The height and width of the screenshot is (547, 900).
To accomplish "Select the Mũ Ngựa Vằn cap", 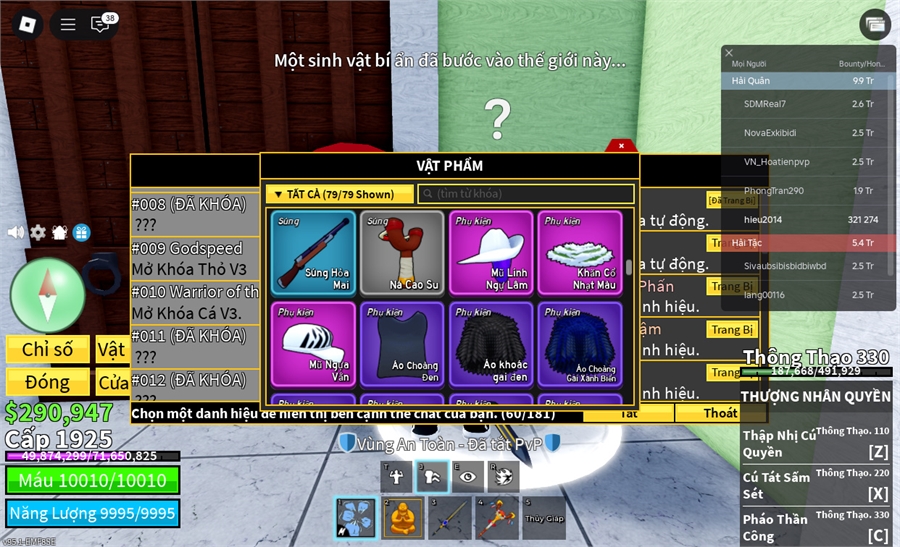I will click(315, 344).
